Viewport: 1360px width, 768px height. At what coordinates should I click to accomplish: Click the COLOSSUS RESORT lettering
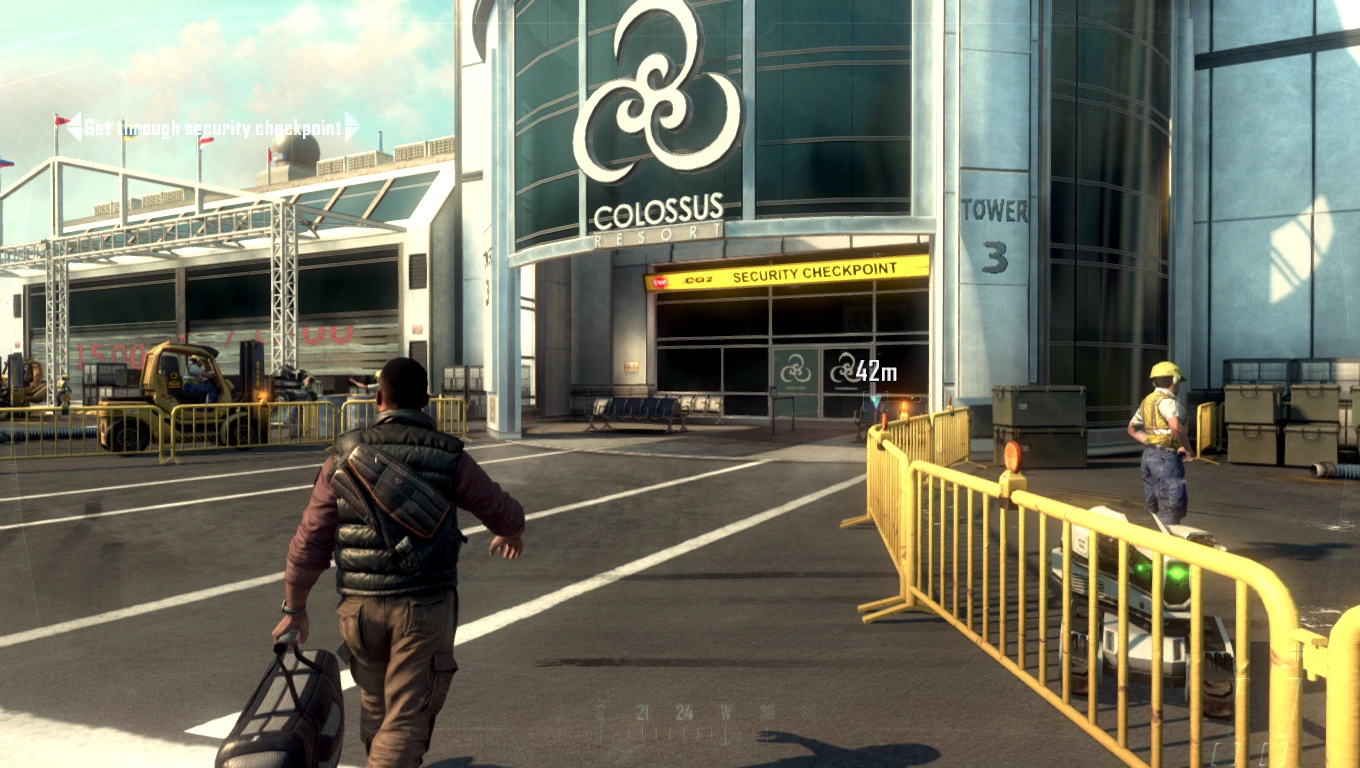656,220
